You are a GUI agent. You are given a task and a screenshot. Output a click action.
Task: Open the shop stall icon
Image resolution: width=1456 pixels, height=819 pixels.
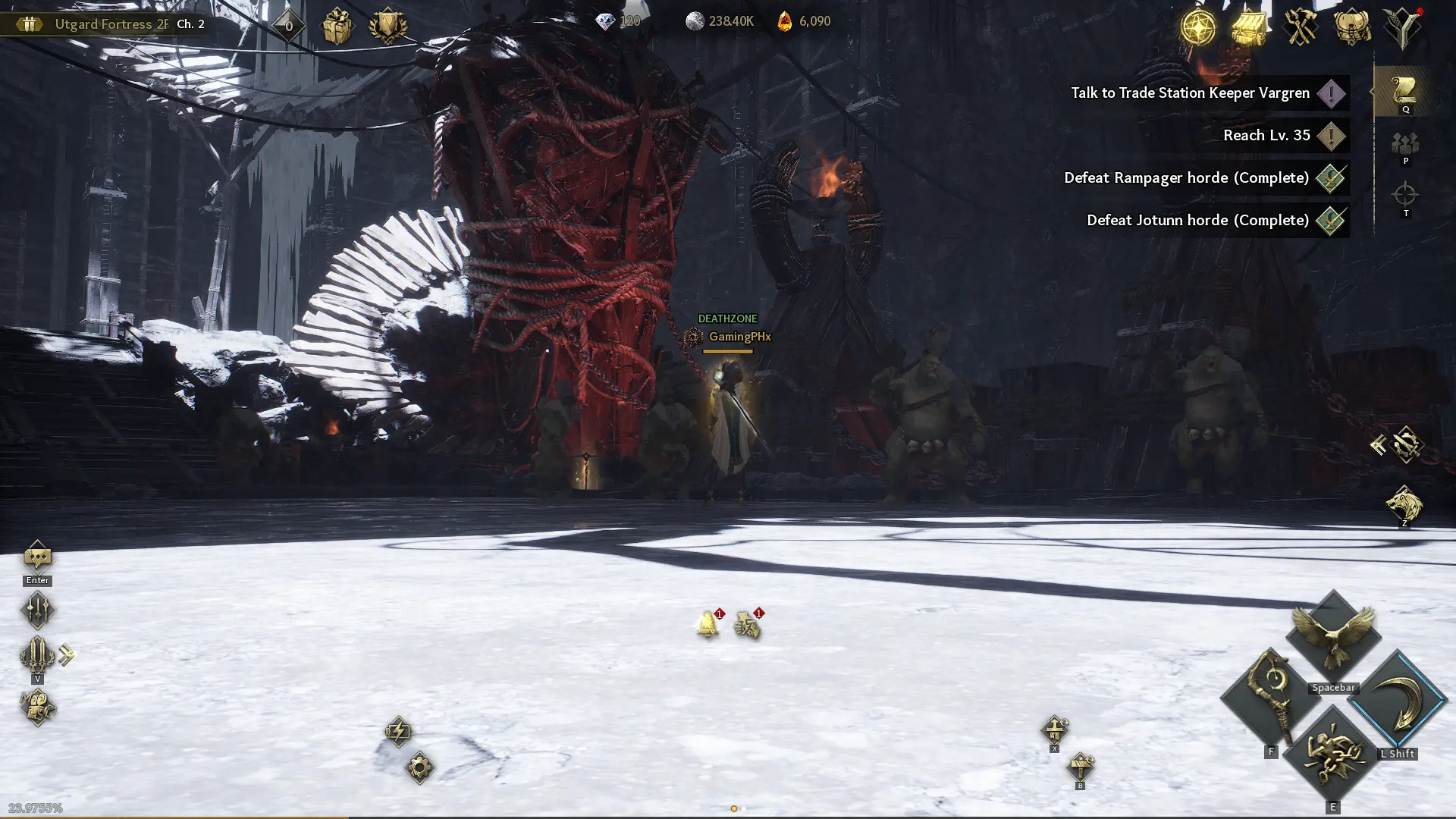point(1249,27)
